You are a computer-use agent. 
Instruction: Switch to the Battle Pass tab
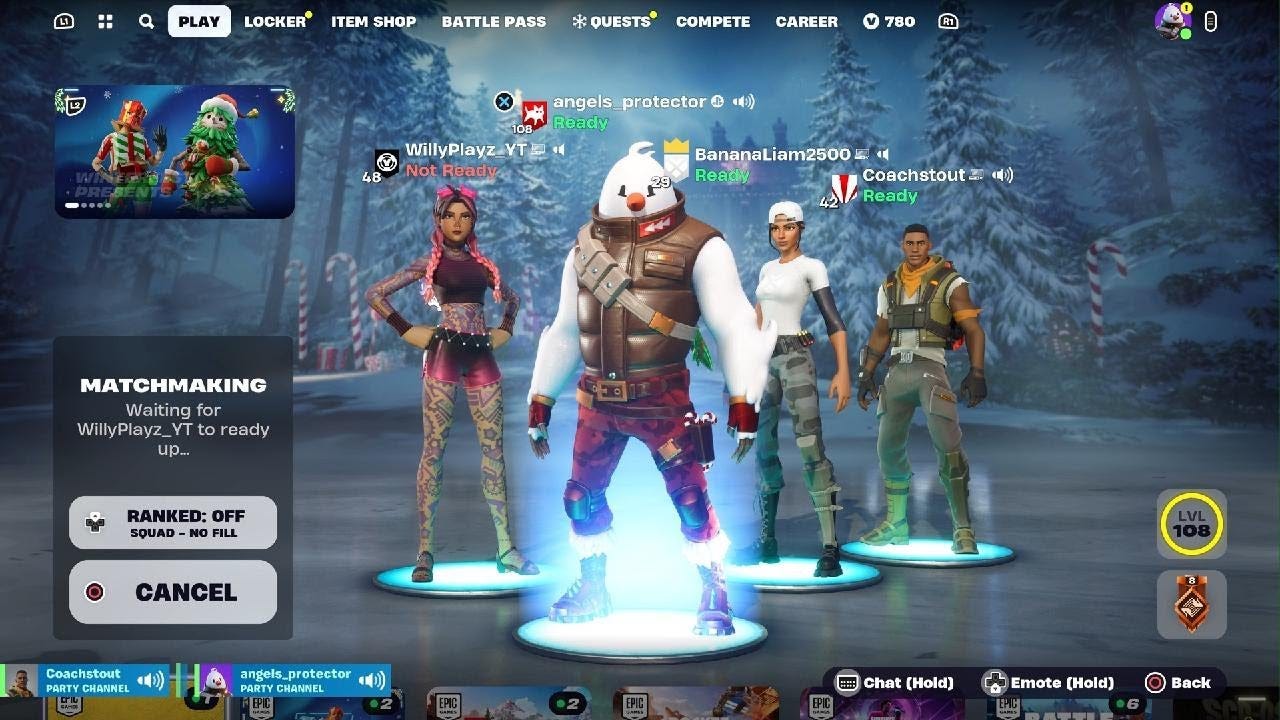[494, 21]
